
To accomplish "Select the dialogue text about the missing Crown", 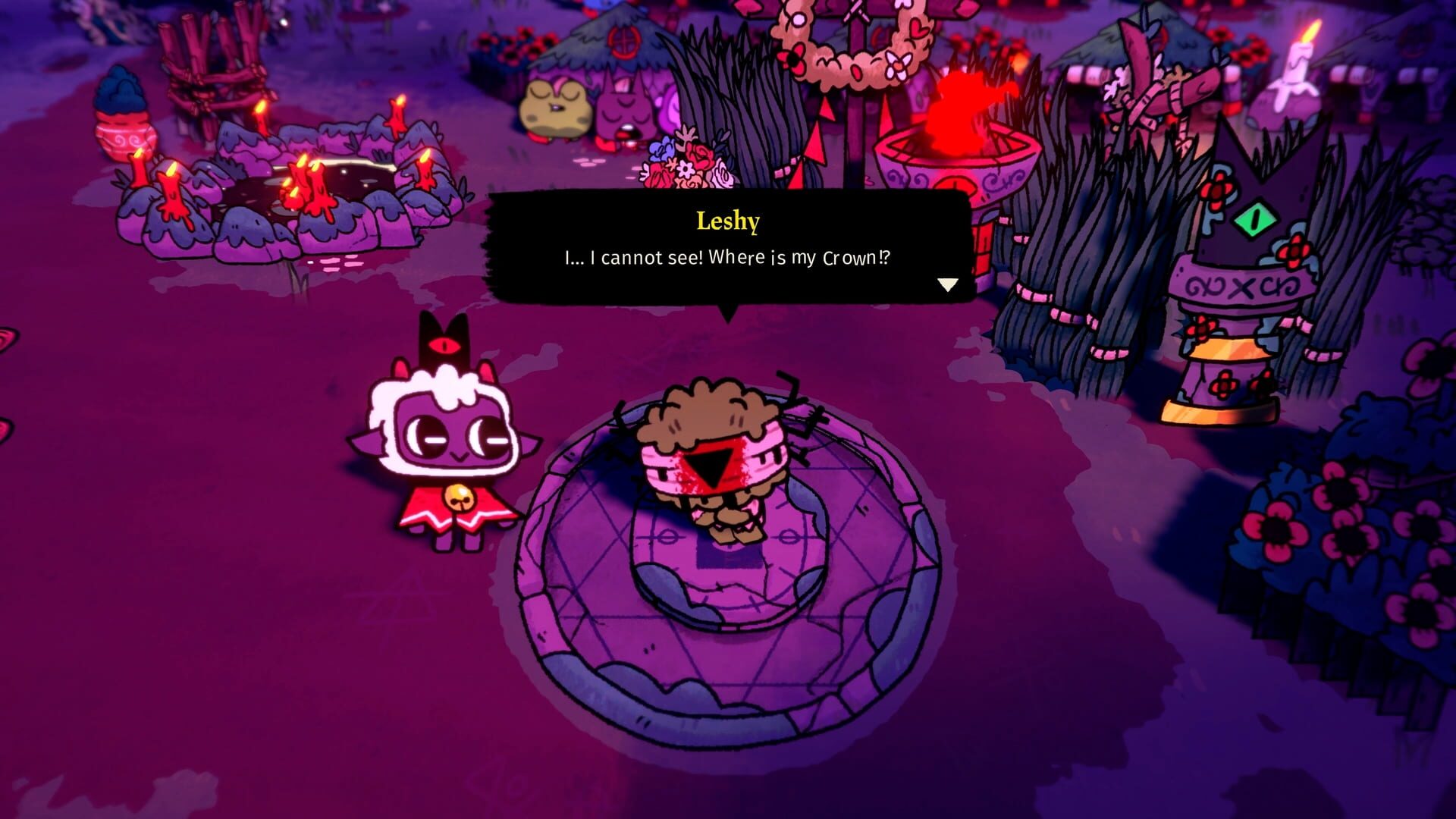I will click(x=726, y=258).
